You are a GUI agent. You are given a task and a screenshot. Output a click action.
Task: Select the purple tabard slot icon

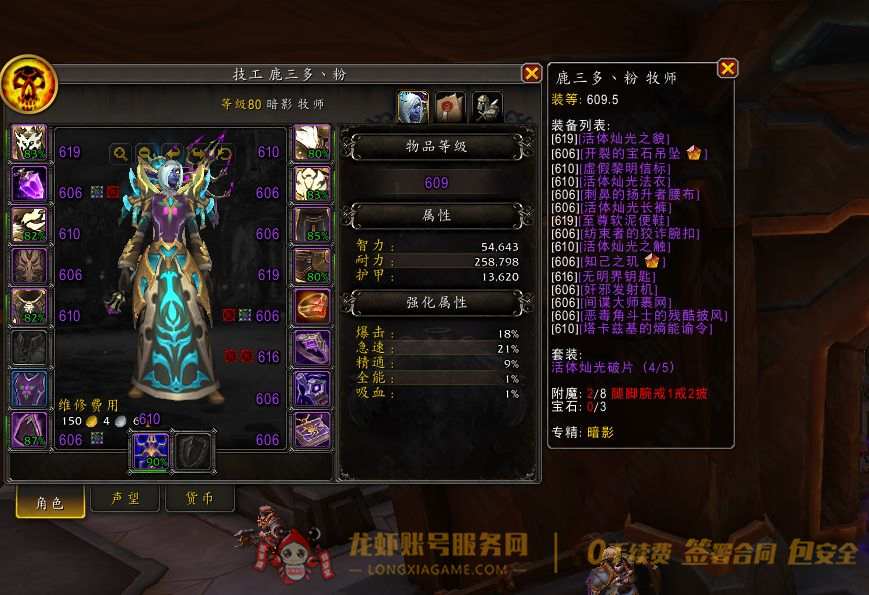(x=29, y=389)
